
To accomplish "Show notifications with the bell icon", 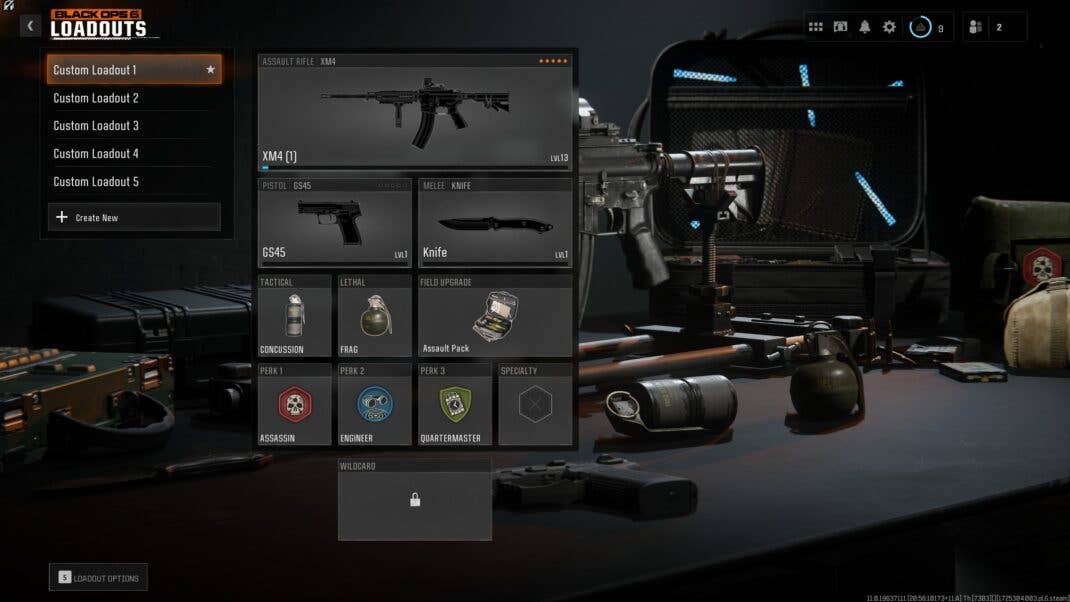I will (x=865, y=27).
